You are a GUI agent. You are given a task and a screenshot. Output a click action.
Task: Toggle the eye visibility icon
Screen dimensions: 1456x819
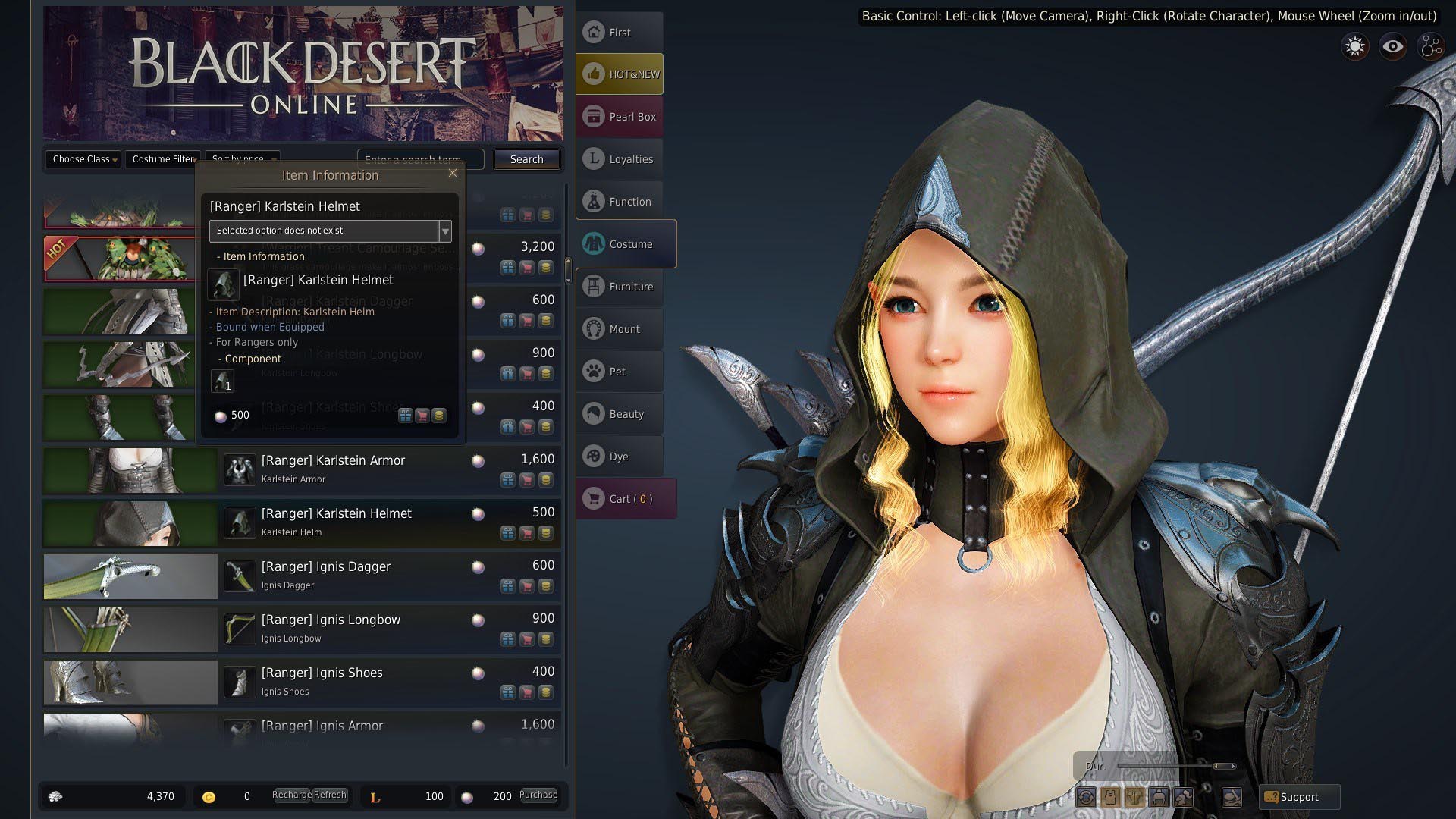tap(1392, 47)
